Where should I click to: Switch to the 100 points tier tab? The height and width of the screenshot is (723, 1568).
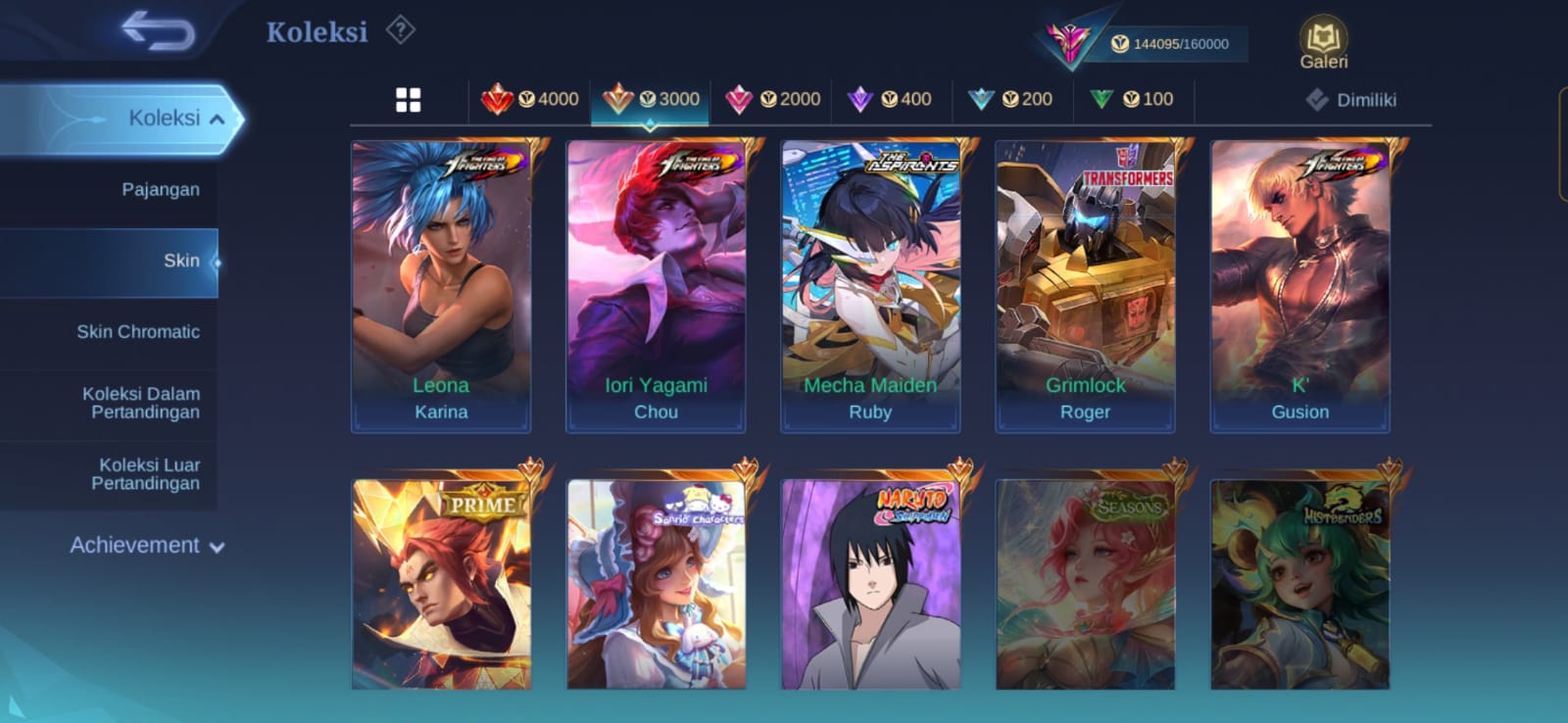1134,99
